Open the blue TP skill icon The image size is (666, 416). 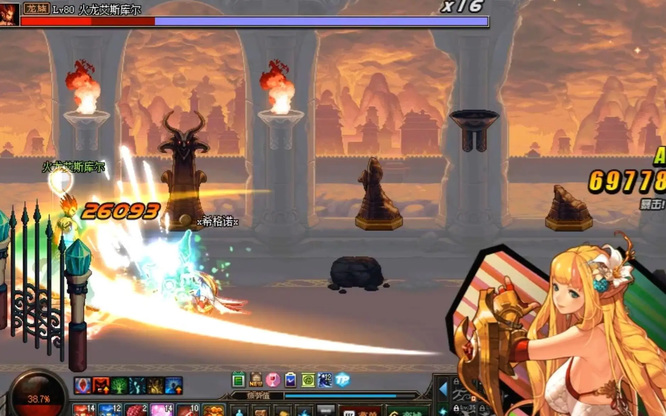tap(342, 380)
